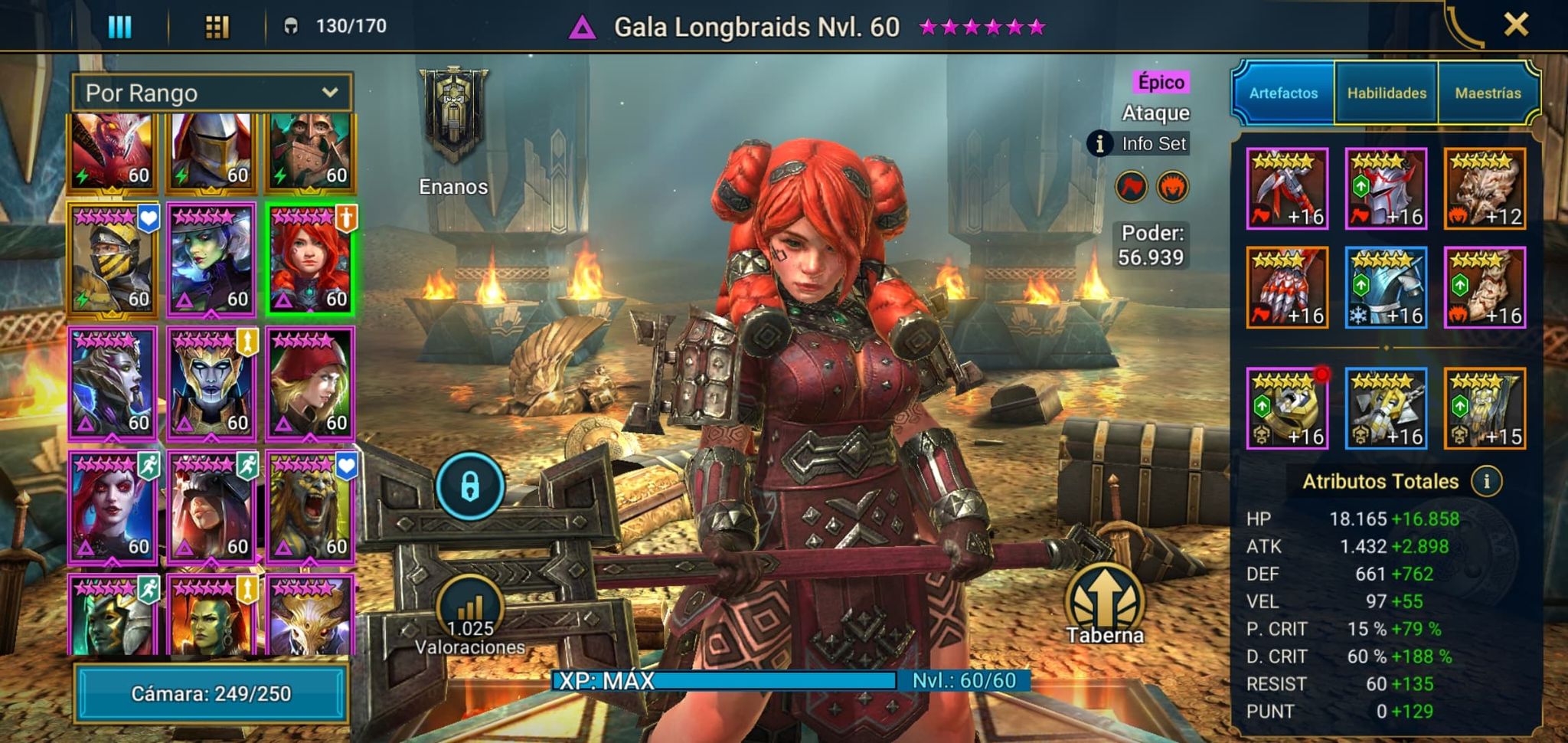Image resolution: width=1568 pixels, height=743 pixels.
Task: Click the red Offense set bonus icon
Action: tap(1131, 188)
